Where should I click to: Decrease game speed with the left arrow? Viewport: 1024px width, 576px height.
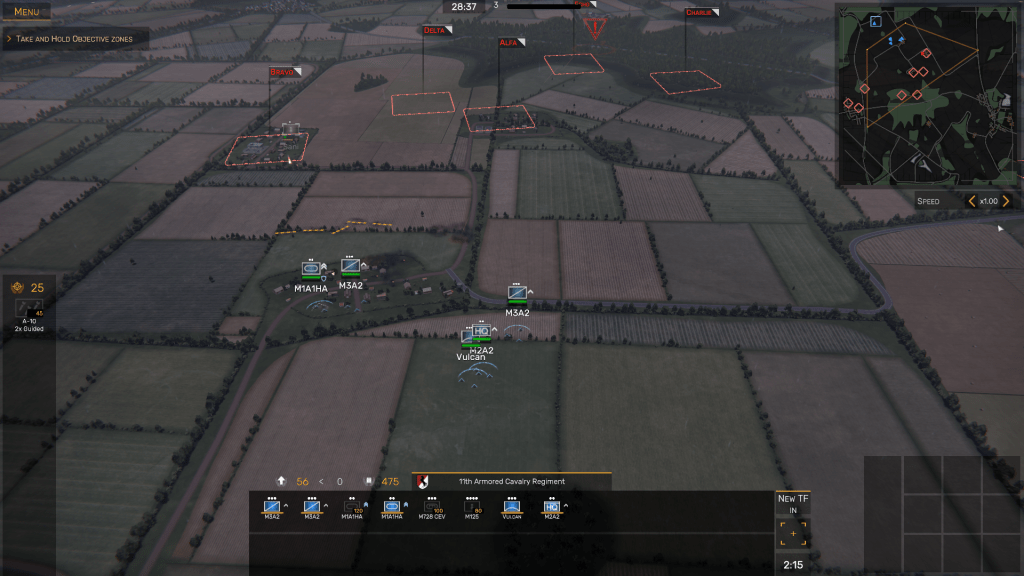(x=971, y=201)
